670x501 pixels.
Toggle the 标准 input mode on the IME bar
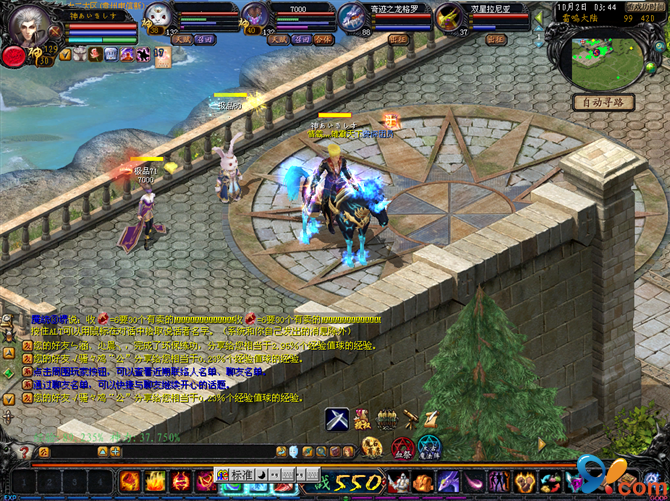click(243, 476)
